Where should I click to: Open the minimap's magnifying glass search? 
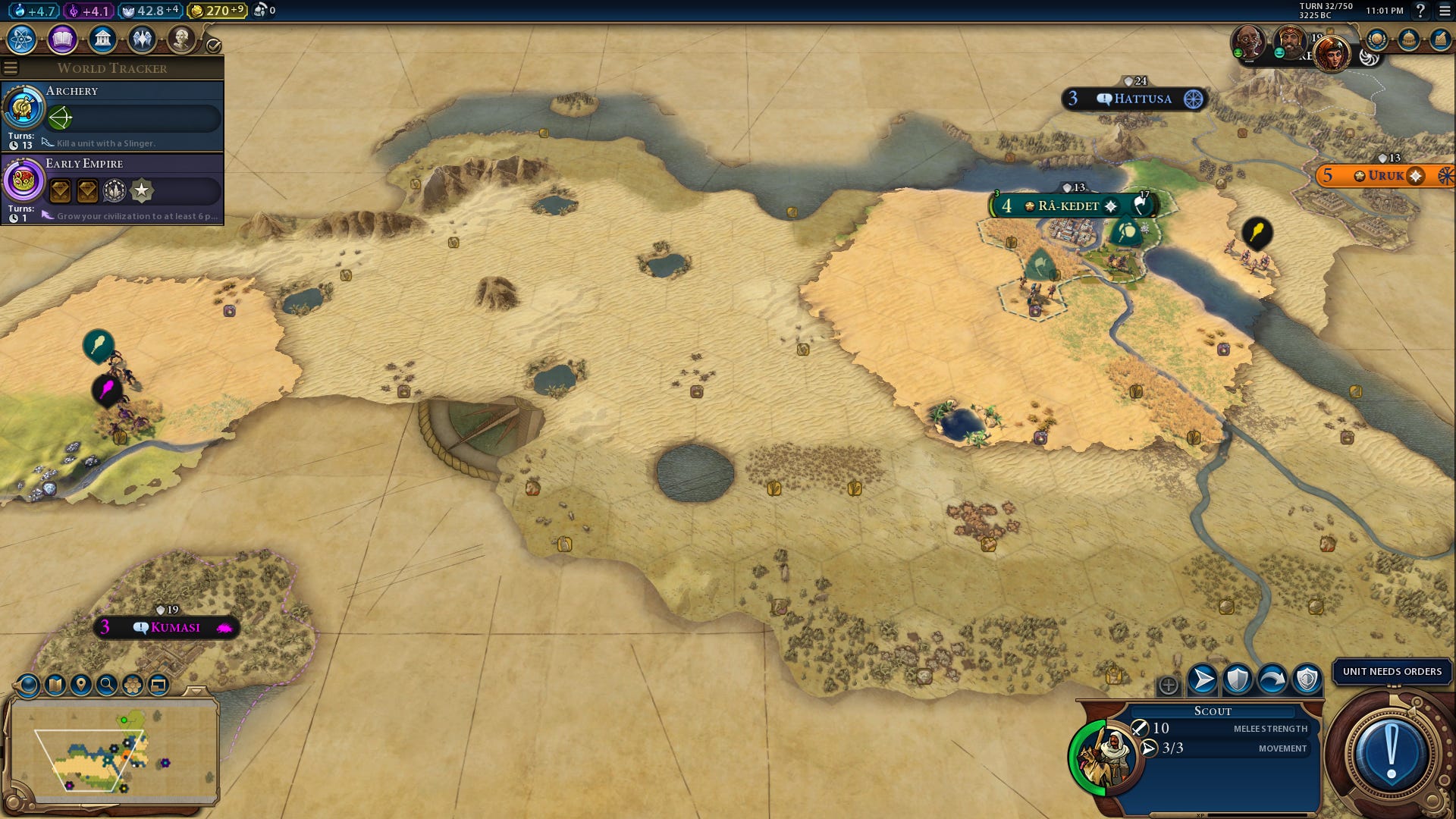(x=107, y=685)
